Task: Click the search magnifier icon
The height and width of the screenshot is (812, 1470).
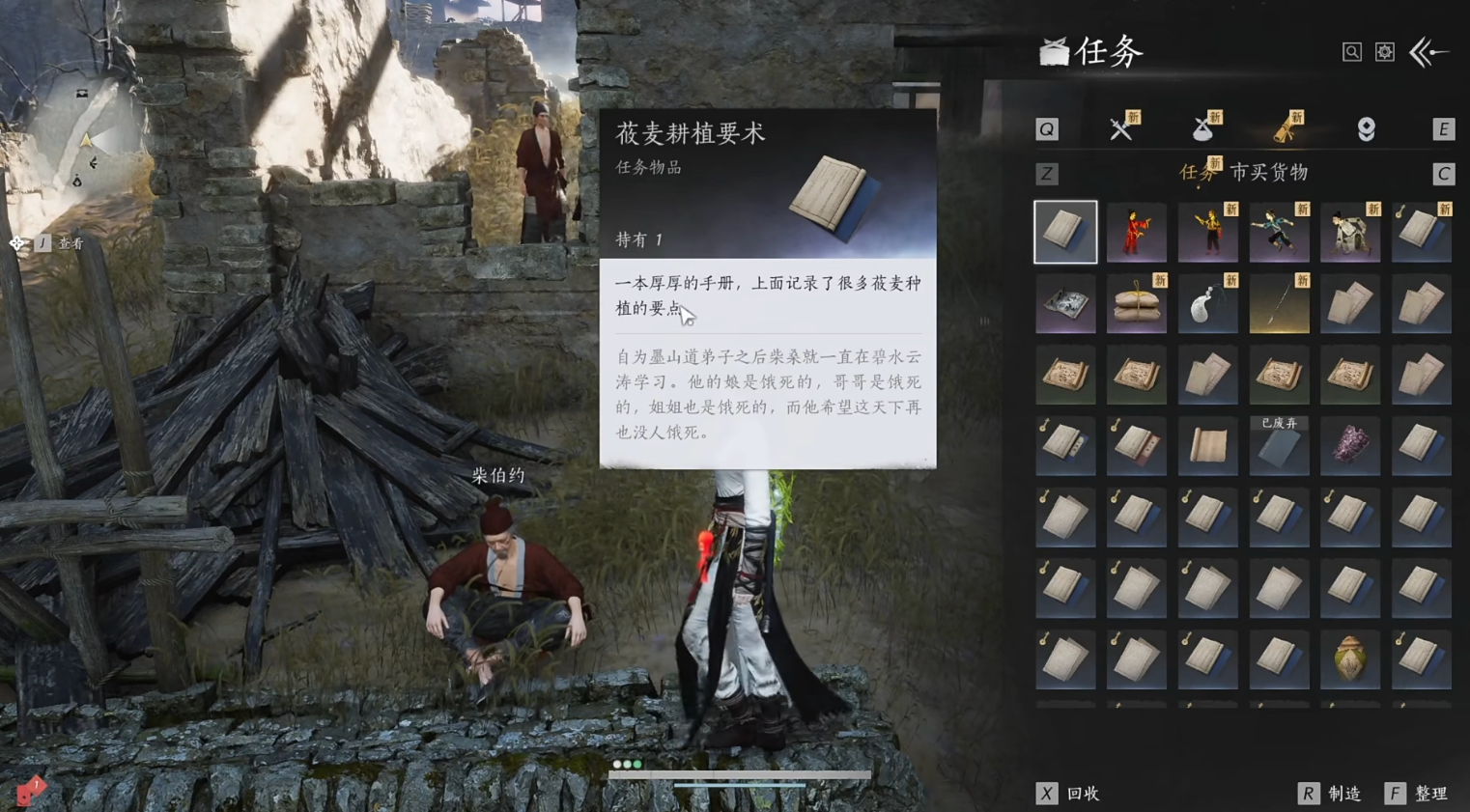Action: pos(1351,52)
